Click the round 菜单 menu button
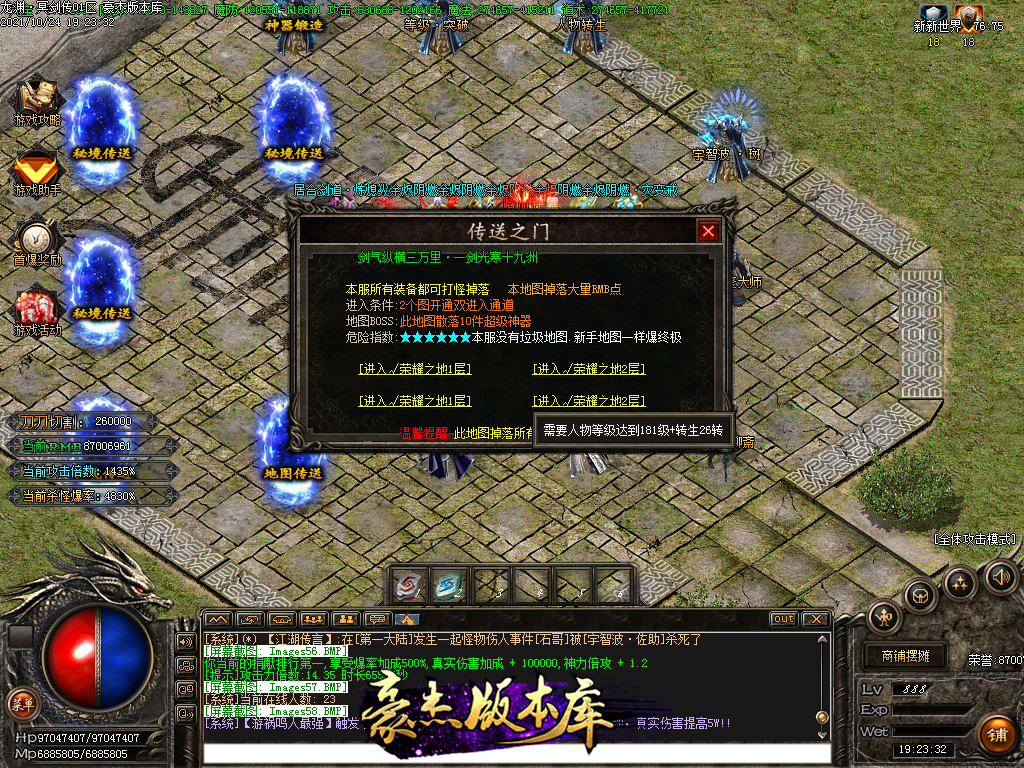 22,702
